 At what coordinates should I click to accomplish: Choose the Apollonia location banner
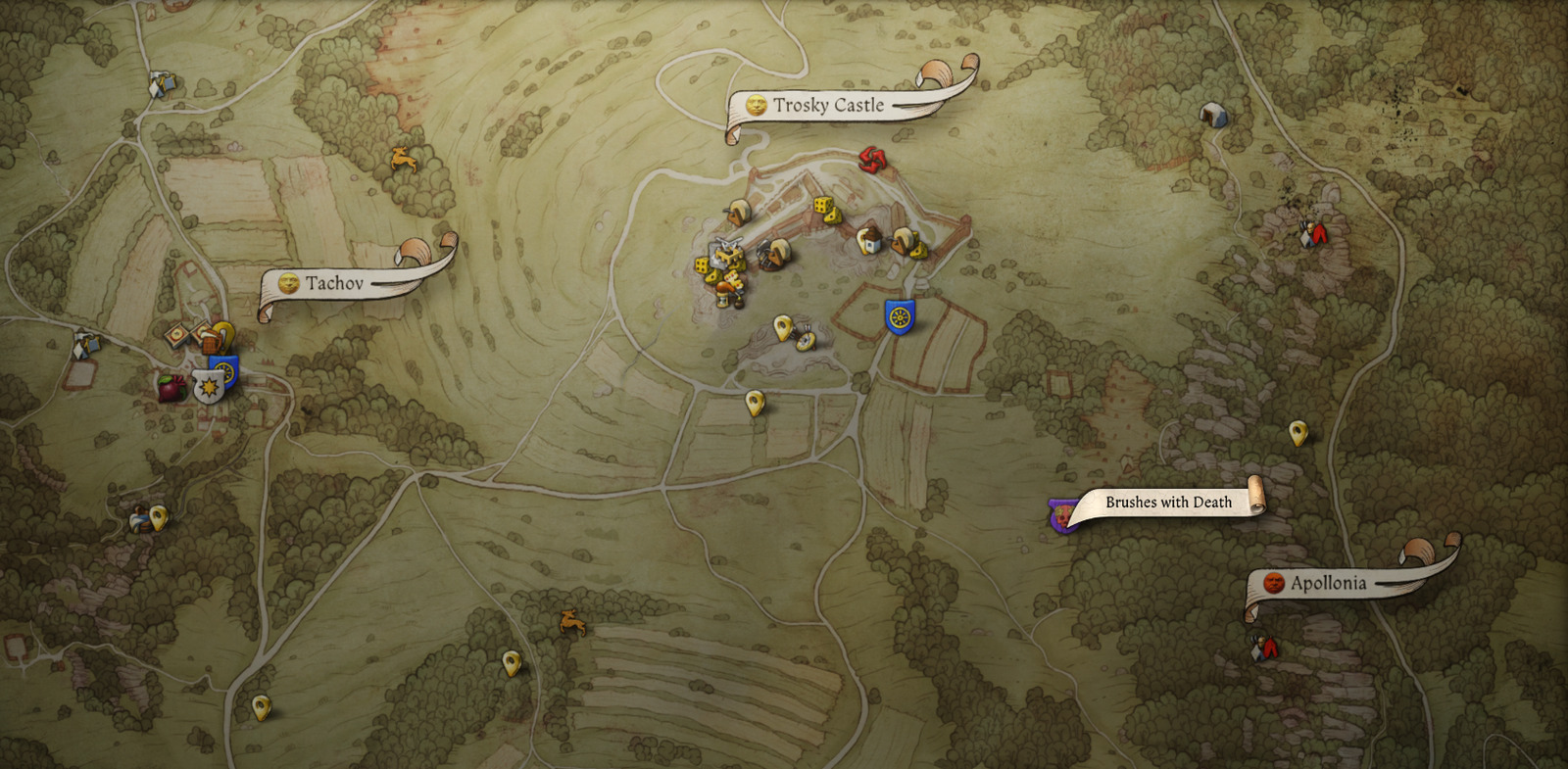tap(1327, 583)
